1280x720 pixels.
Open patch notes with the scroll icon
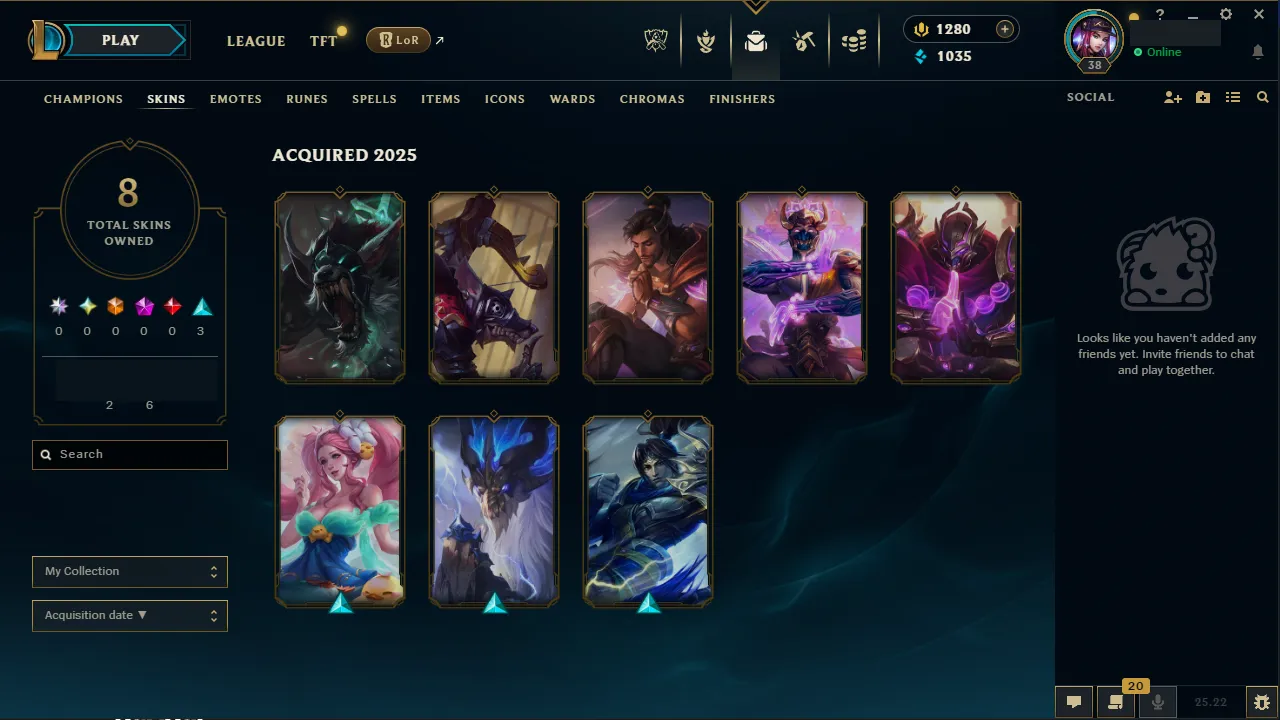click(x=1115, y=702)
